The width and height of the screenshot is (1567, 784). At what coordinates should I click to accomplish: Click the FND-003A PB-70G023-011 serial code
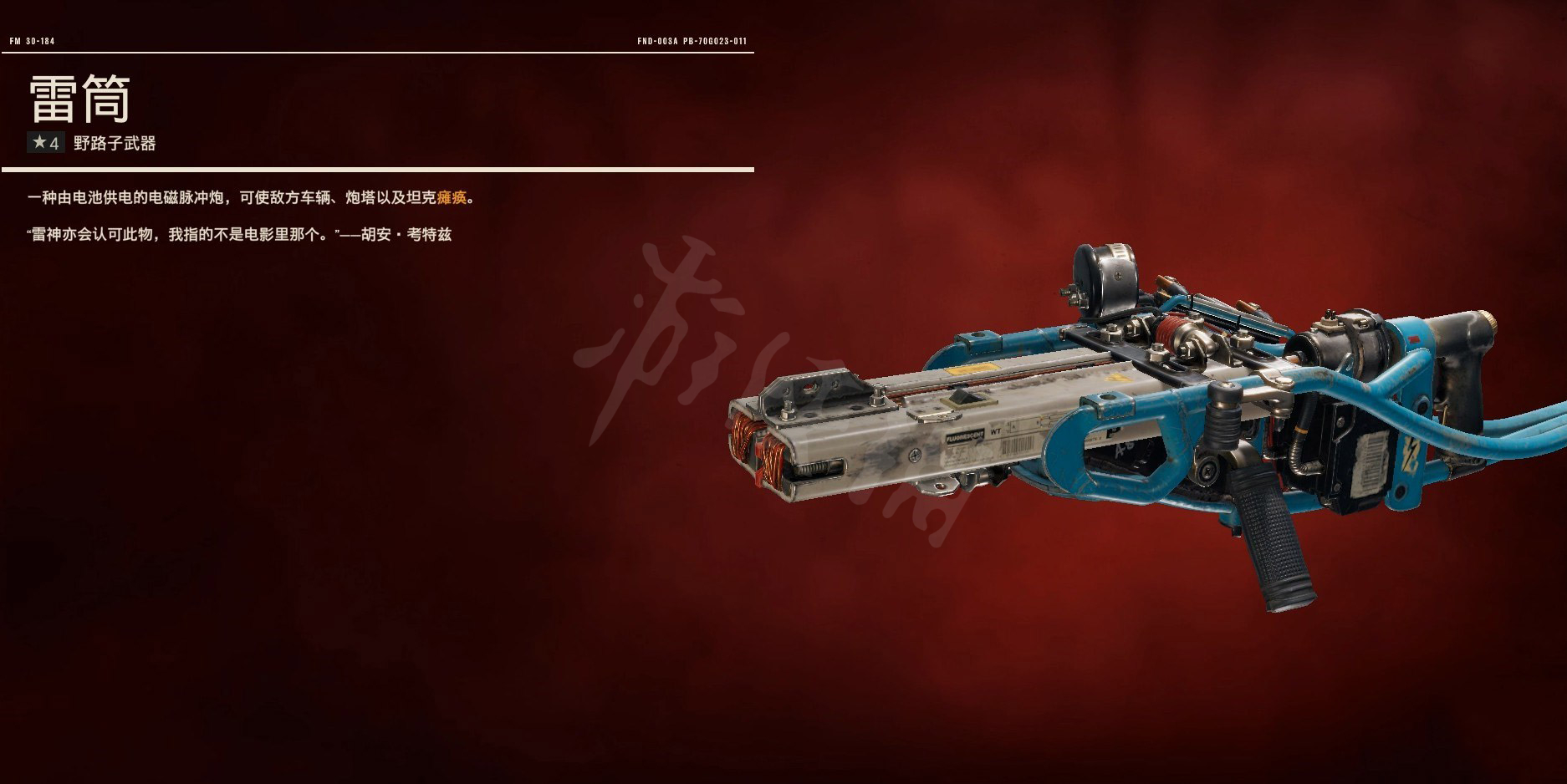coord(692,38)
